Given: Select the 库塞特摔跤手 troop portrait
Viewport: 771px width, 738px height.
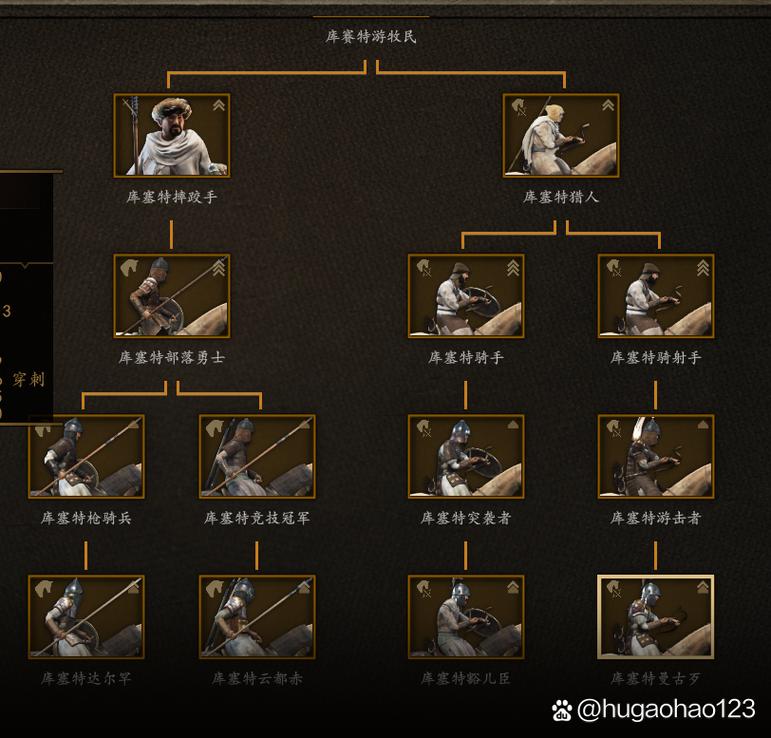Looking at the screenshot, I should point(171,136).
